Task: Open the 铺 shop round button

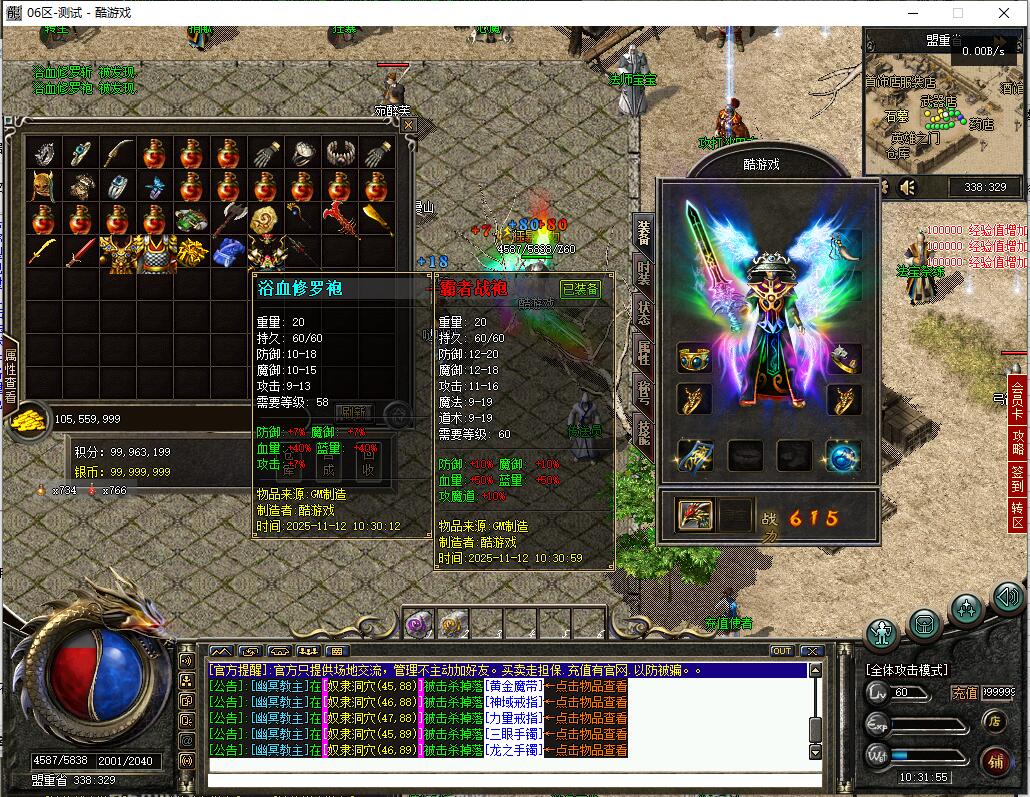Action: tap(994, 759)
